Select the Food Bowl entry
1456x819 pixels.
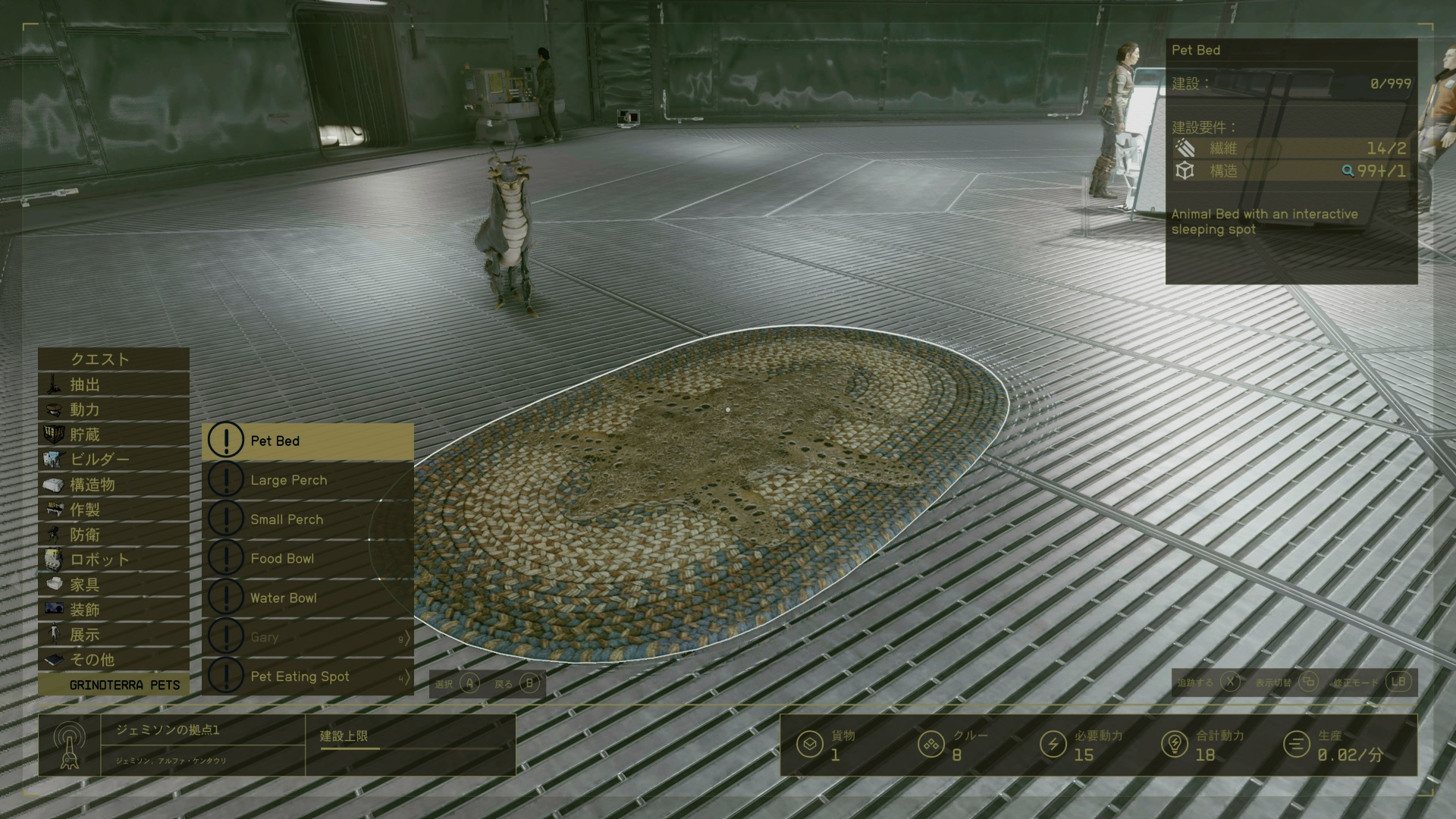coord(308,559)
